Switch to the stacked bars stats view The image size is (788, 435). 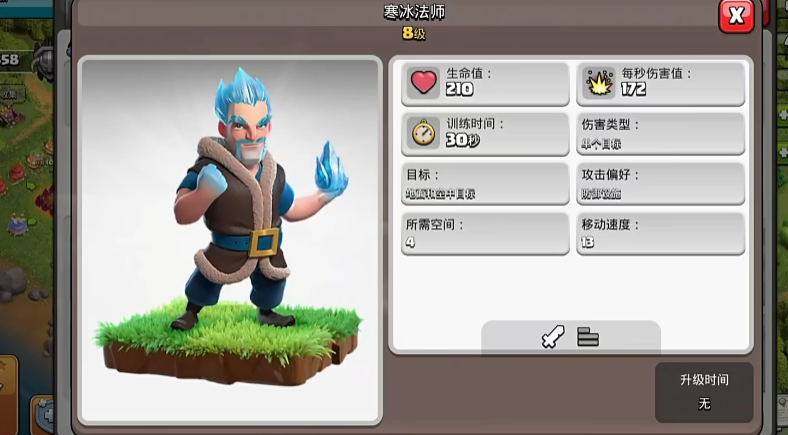[588, 338]
